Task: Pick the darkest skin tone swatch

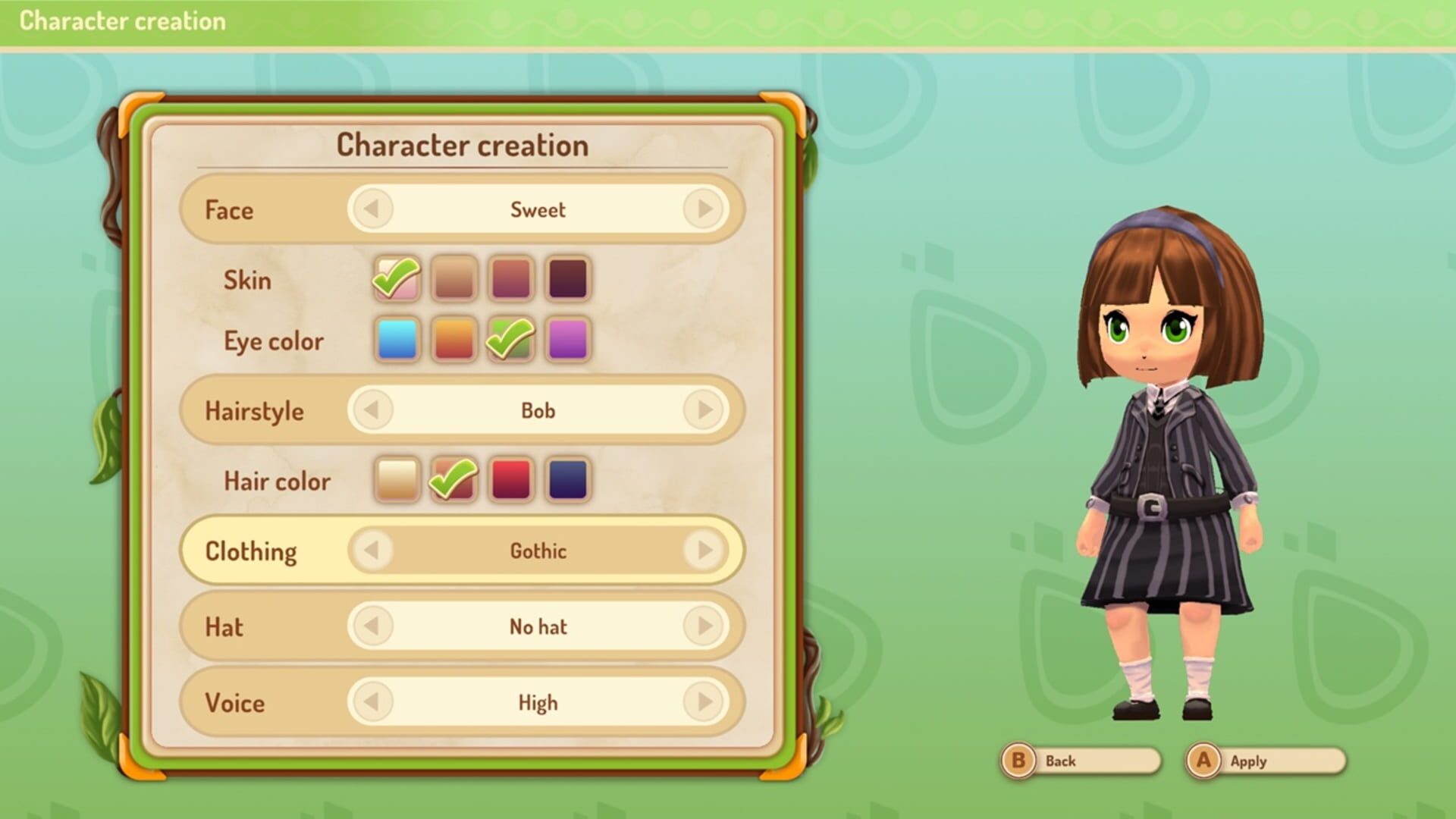Action: point(569,280)
